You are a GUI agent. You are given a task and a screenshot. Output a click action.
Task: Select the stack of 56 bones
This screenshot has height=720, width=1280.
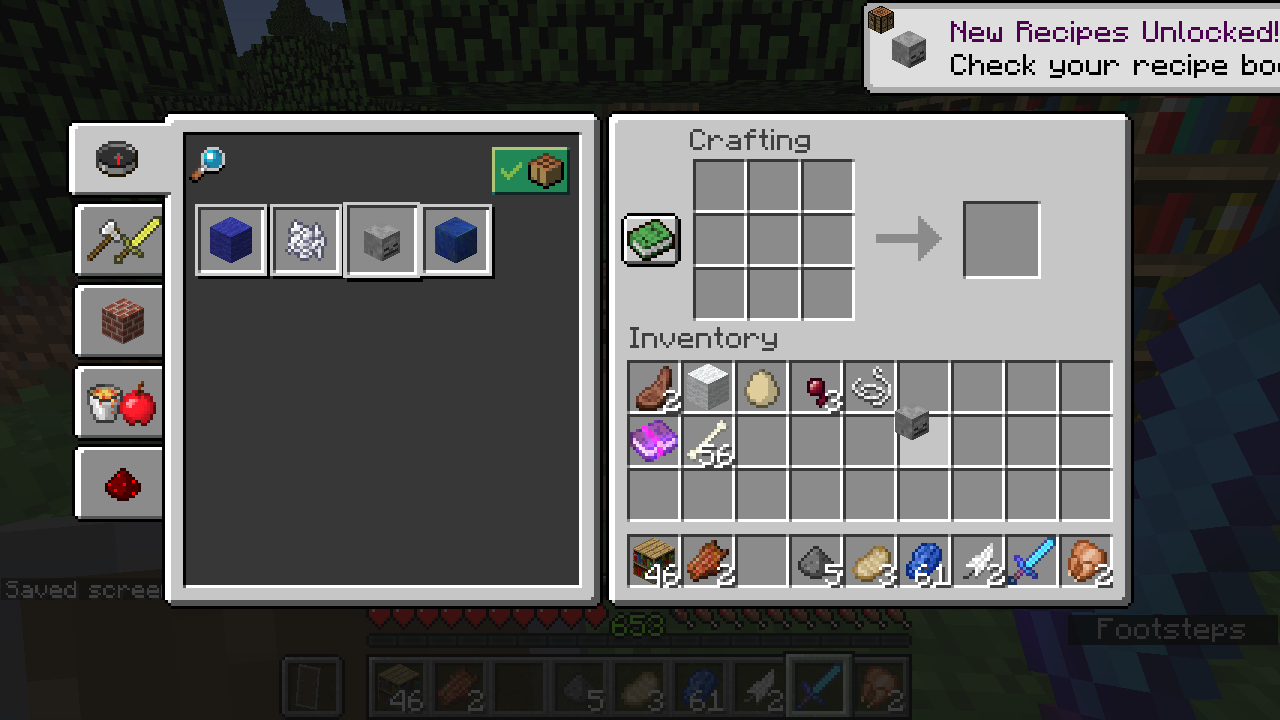(708, 441)
